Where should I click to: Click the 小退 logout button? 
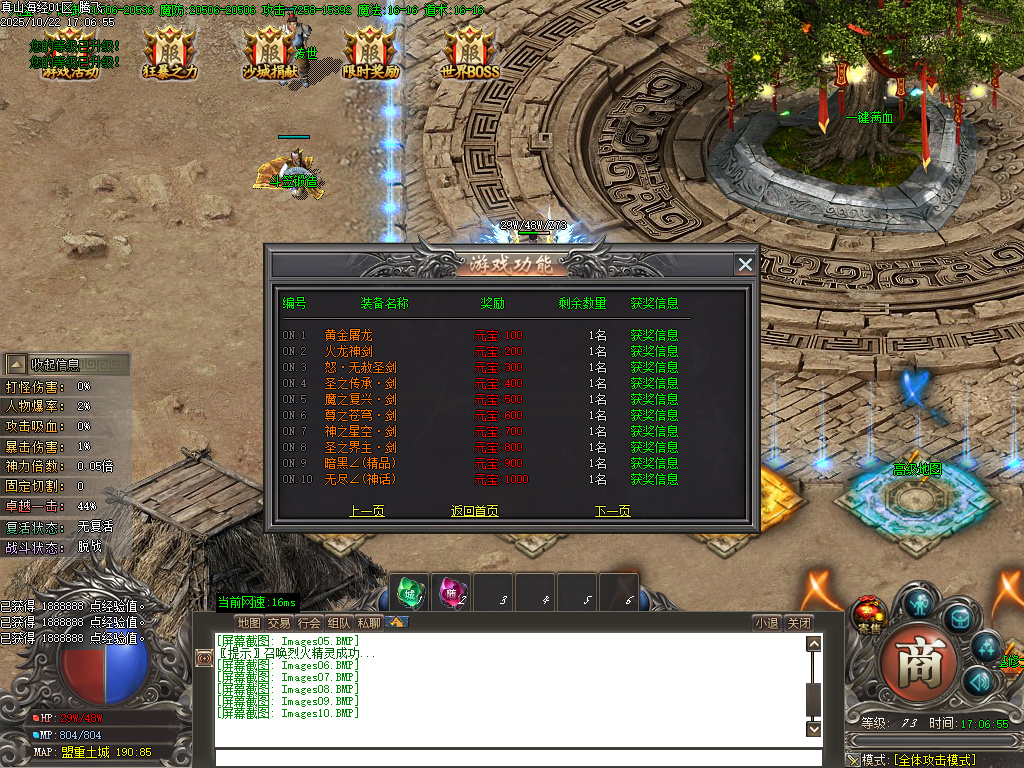click(x=767, y=622)
